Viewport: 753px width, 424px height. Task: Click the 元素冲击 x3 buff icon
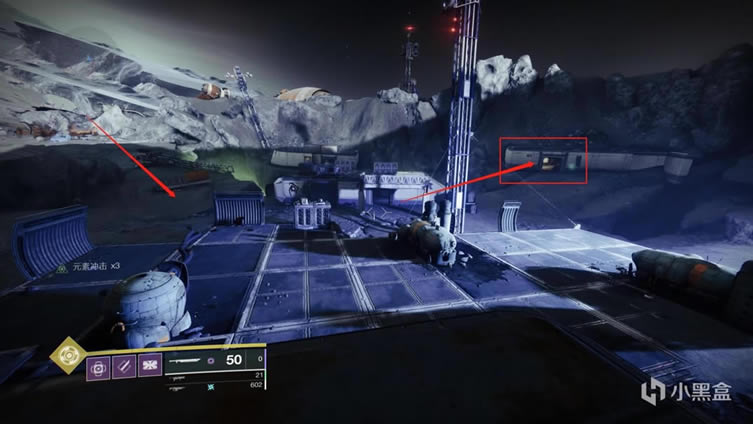pyautogui.click(x=62, y=267)
